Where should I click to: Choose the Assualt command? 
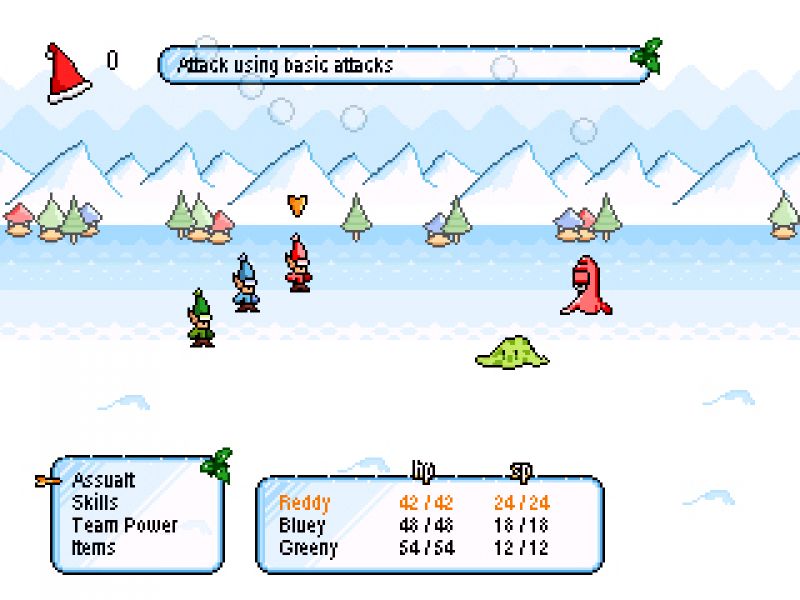tap(103, 481)
